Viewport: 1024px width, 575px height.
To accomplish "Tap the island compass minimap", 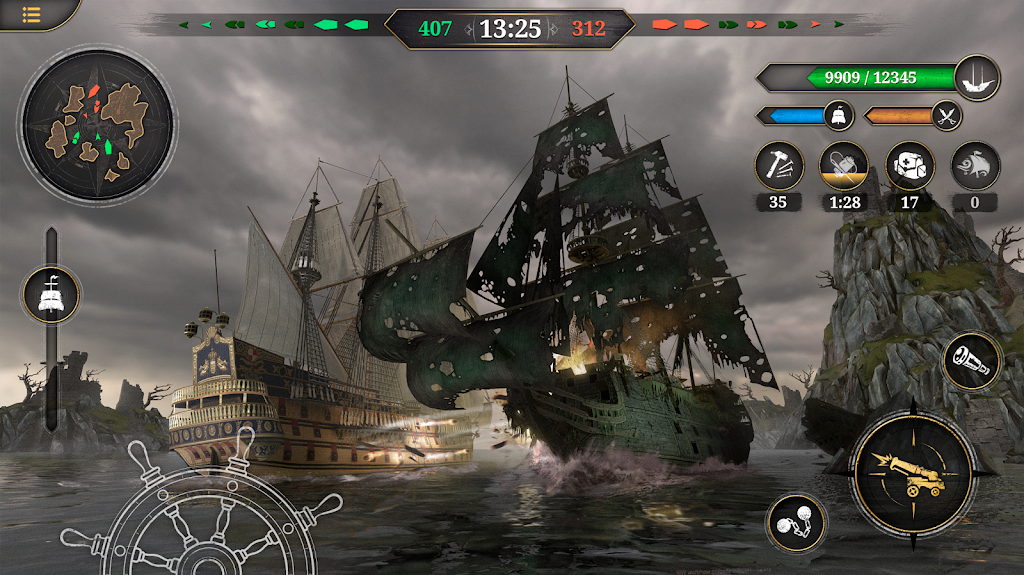I will 97,124.
